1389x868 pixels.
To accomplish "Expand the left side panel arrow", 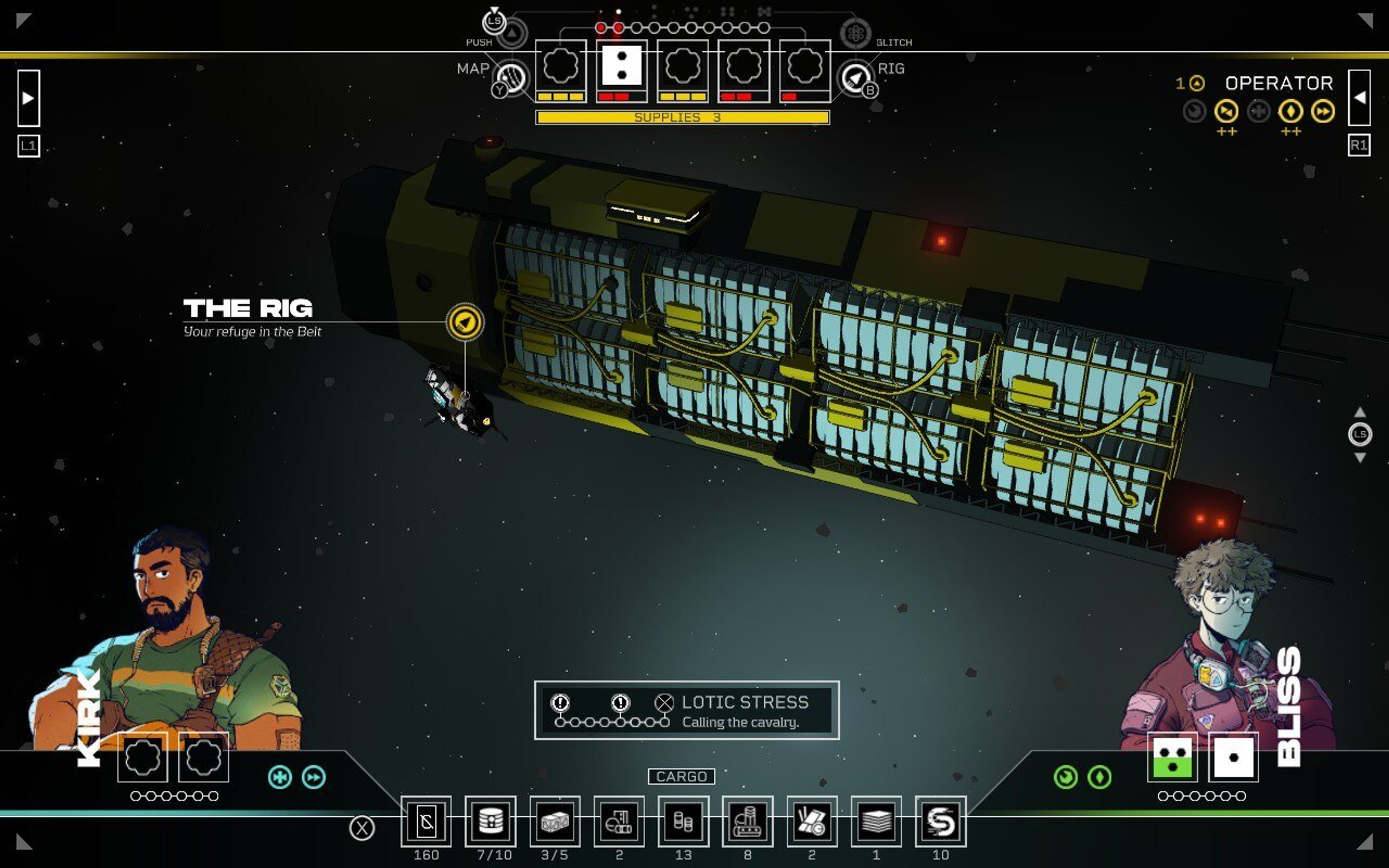I will point(28,98).
